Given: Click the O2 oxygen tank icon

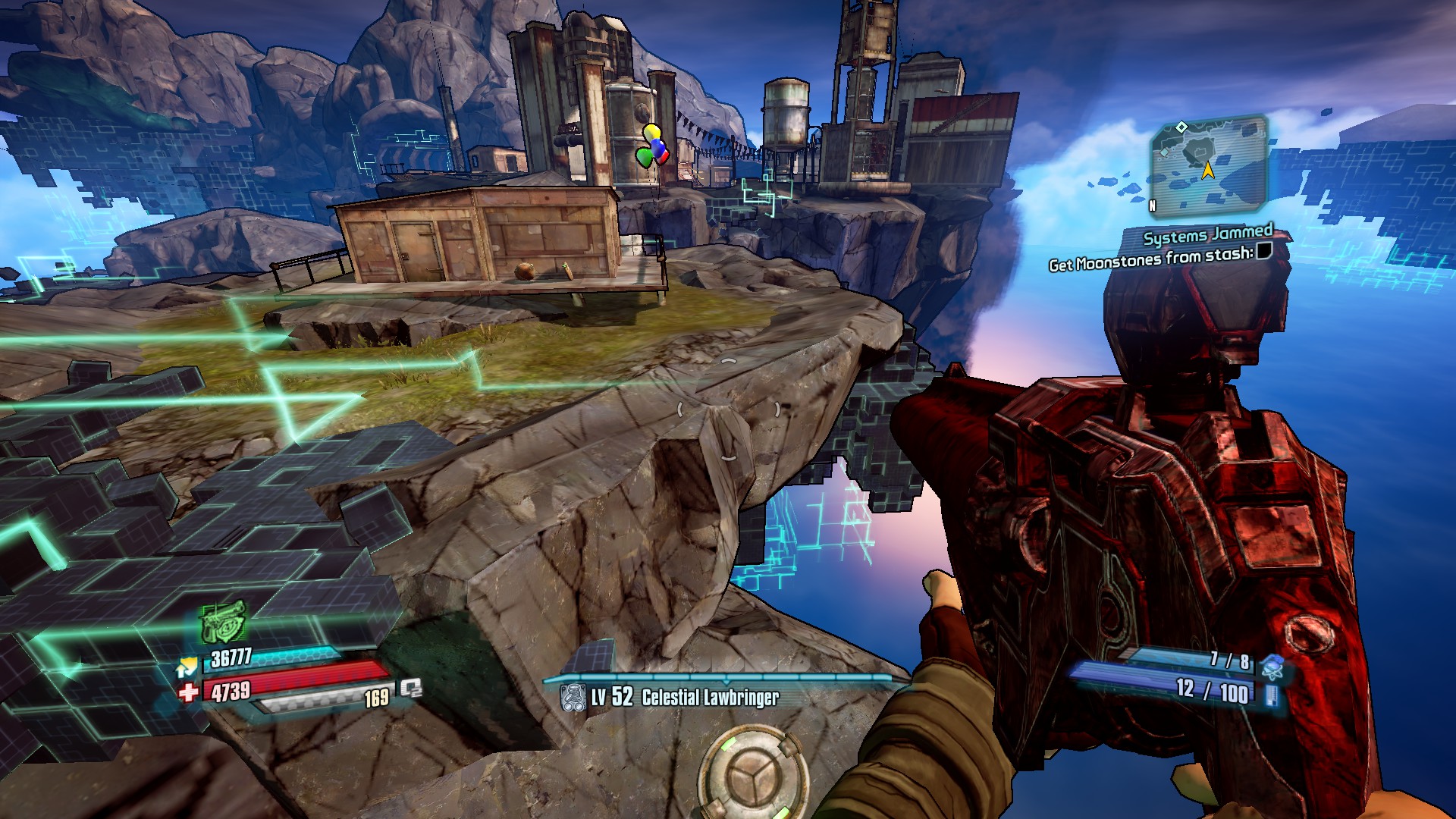Looking at the screenshot, I should [411, 689].
